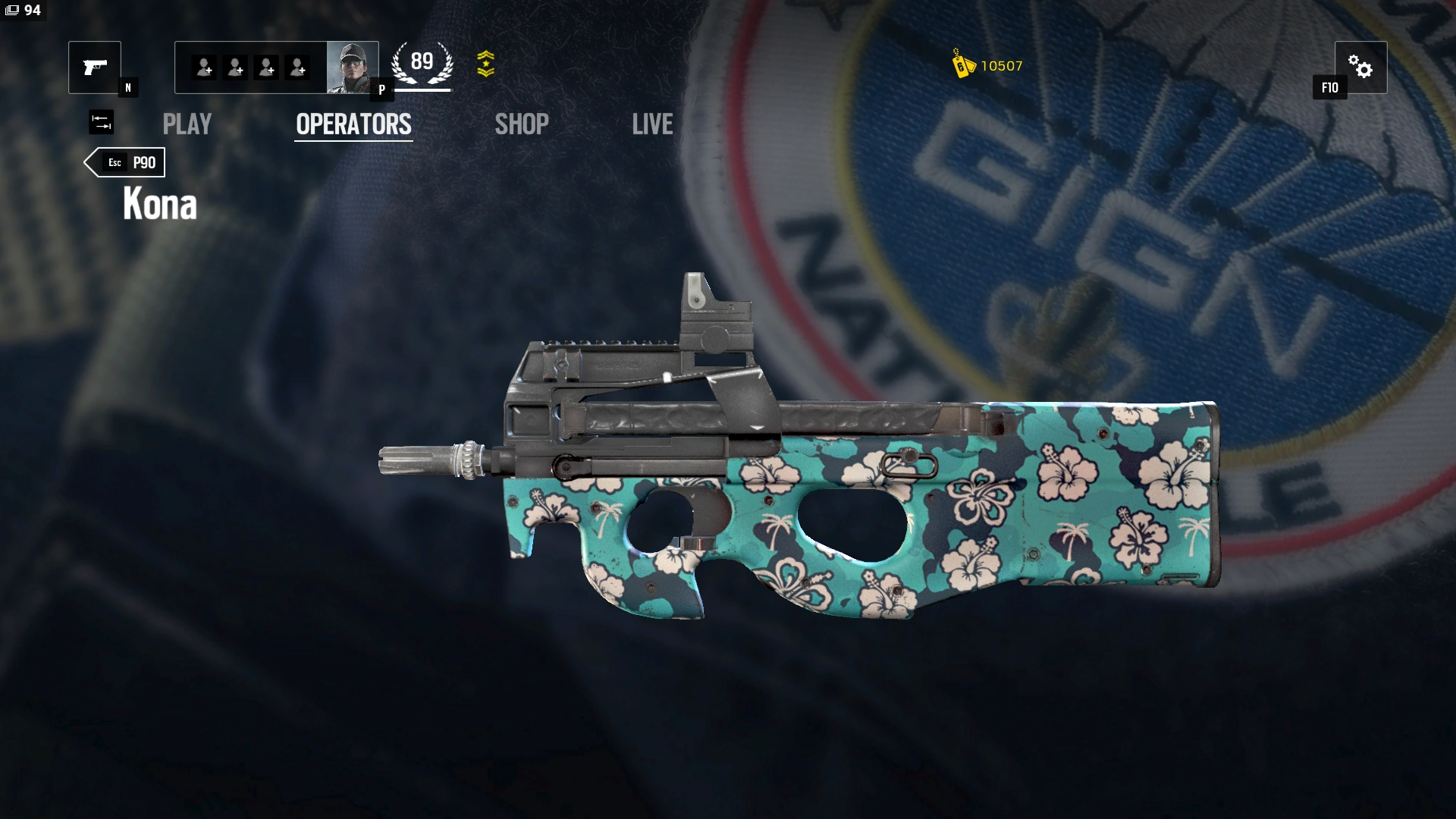This screenshot has height=819, width=1456.
Task: Click the fourth add-player squad slot
Action: pyautogui.click(x=297, y=67)
